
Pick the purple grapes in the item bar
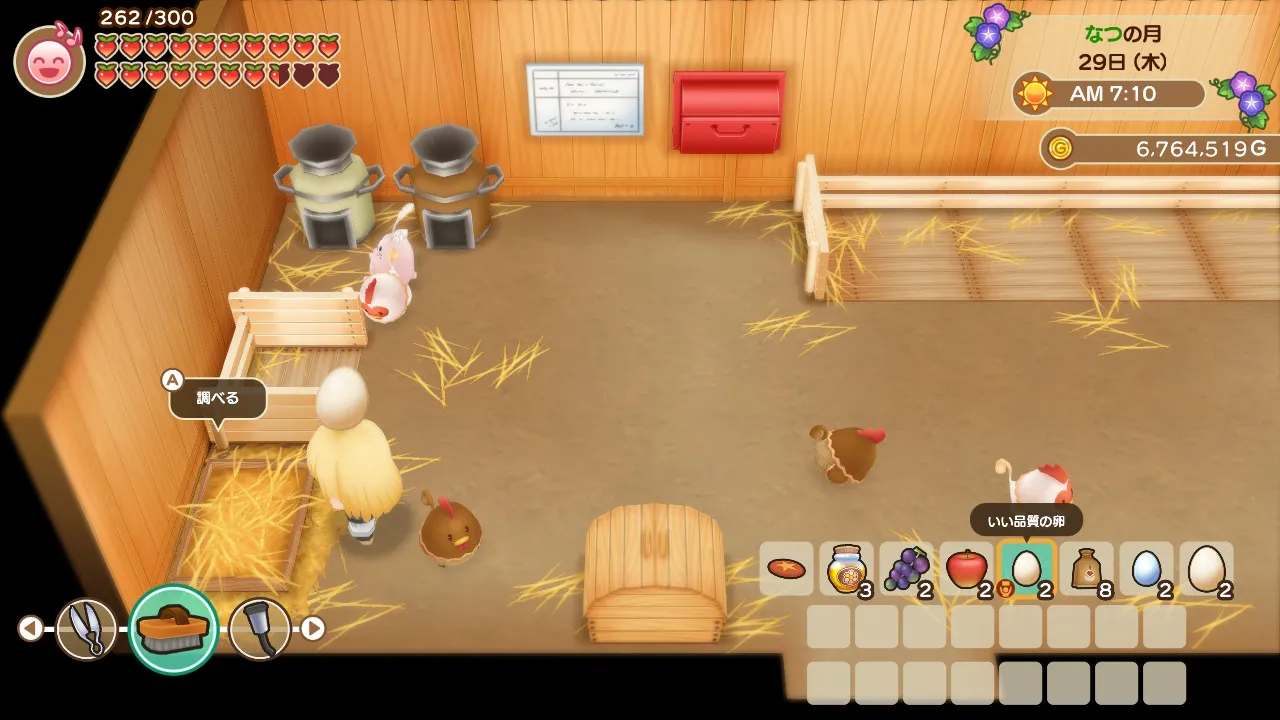click(906, 569)
